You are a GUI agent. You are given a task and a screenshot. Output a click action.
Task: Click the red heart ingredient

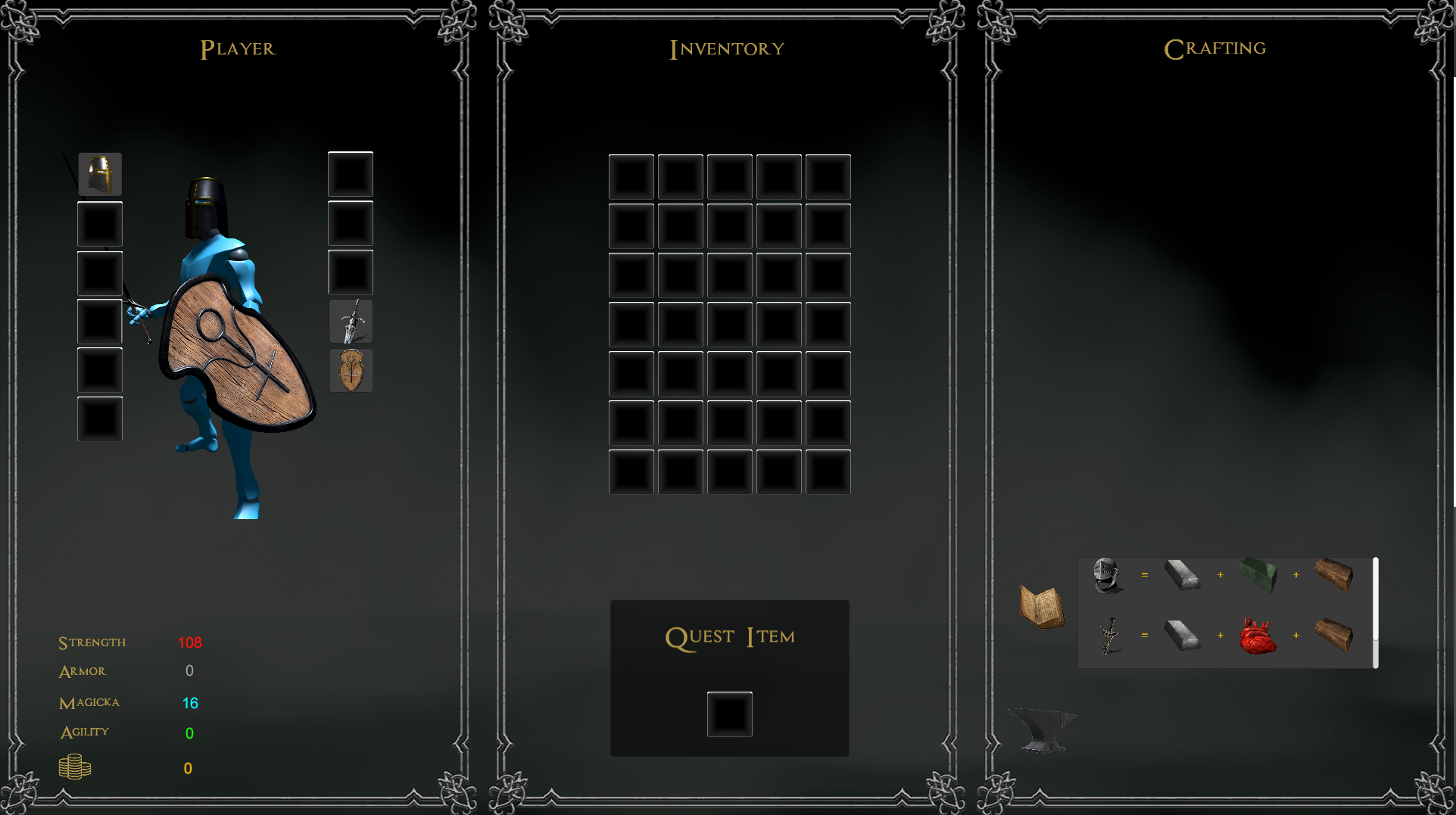tap(1258, 636)
